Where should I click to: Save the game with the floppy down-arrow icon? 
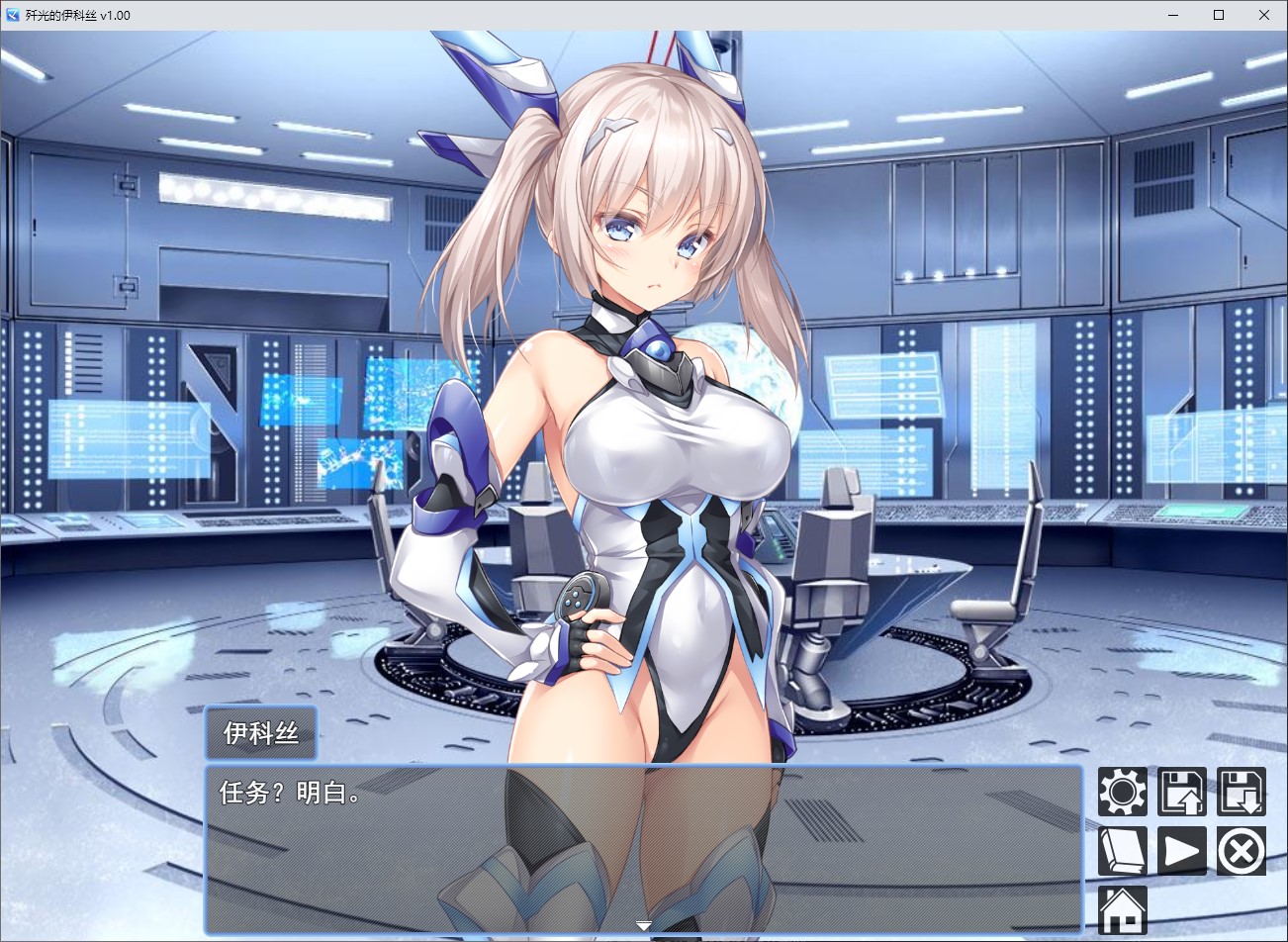coord(1241,794)
